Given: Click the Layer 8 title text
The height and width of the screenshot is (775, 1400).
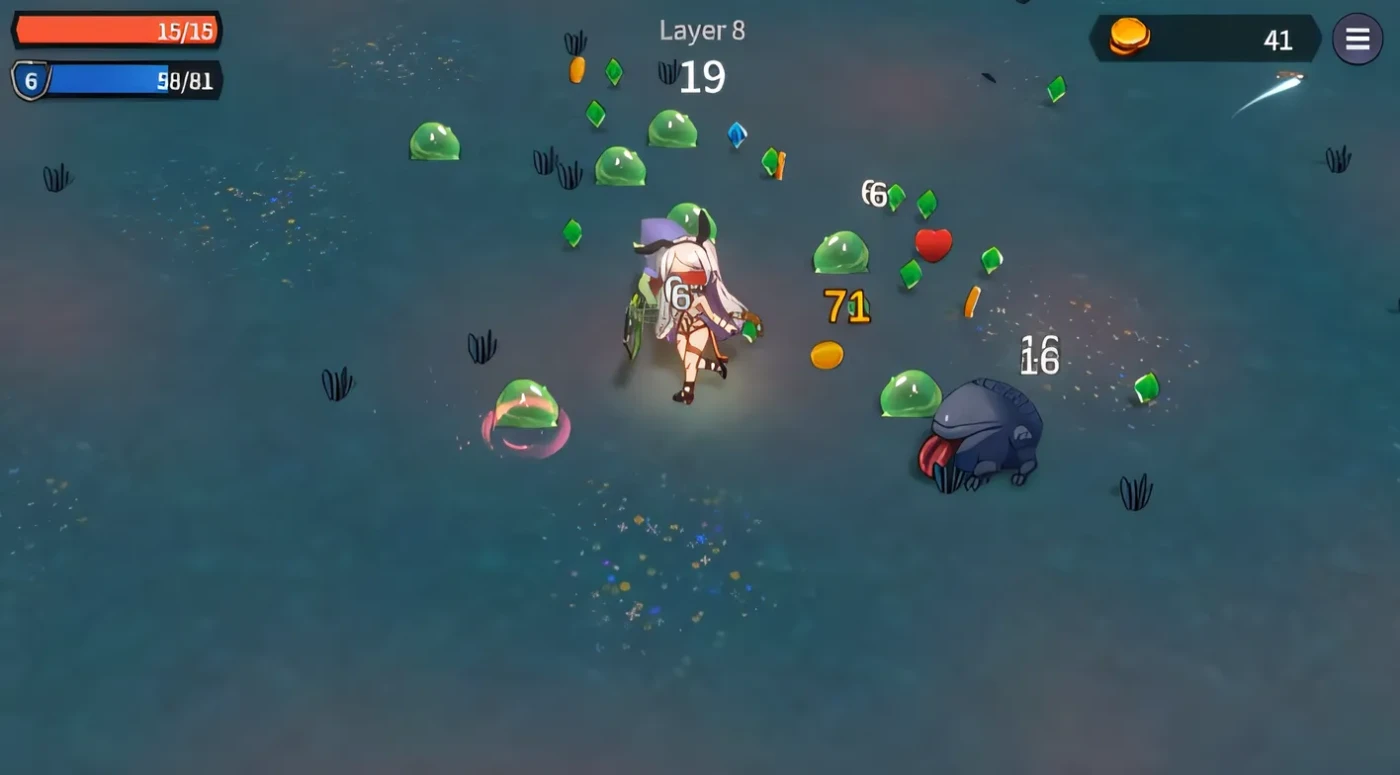Looking at the screenshot, I should pyautogui.click(x=701, y=30).
